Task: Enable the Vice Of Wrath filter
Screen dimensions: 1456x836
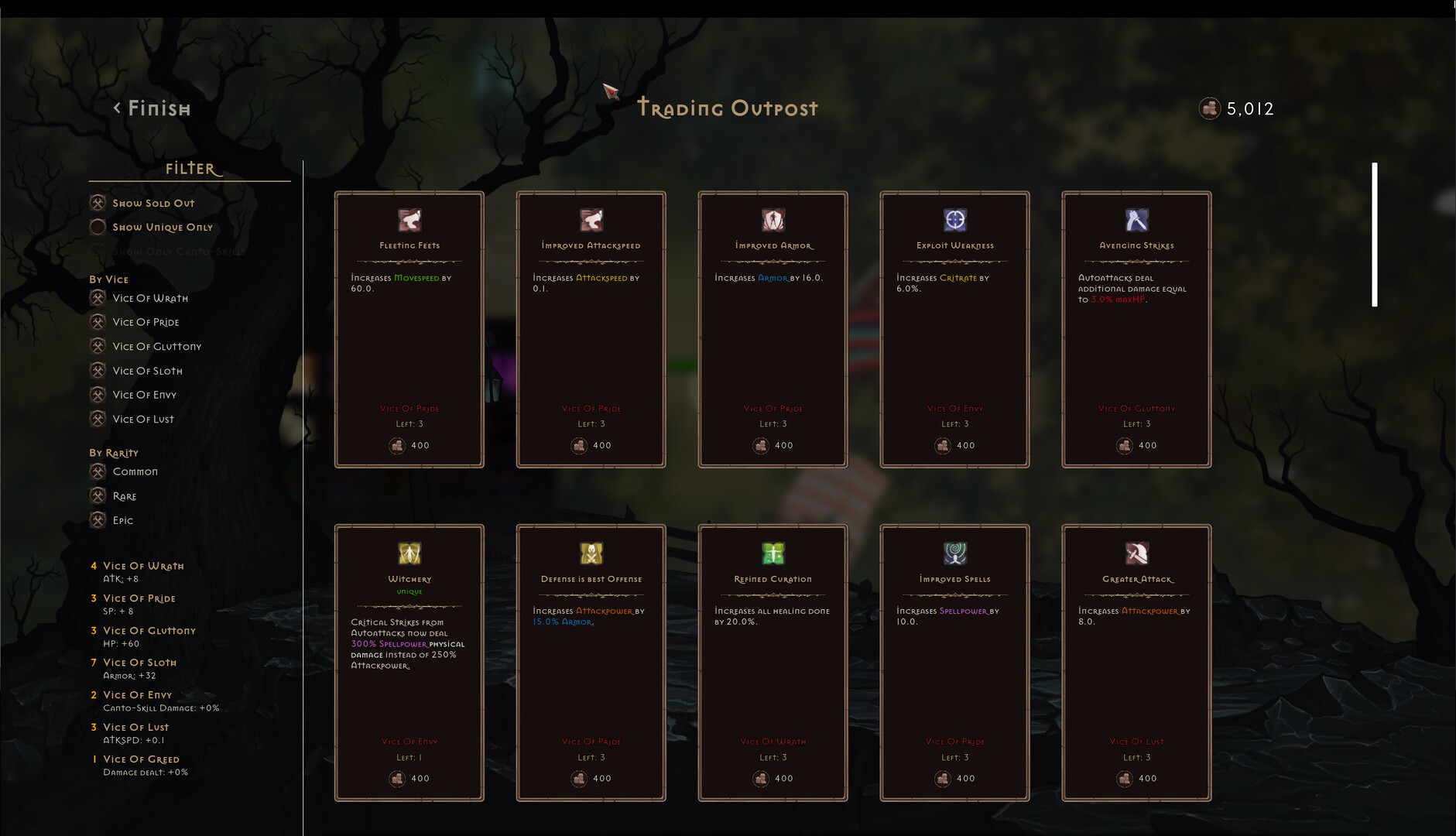Action: point(98,298)
